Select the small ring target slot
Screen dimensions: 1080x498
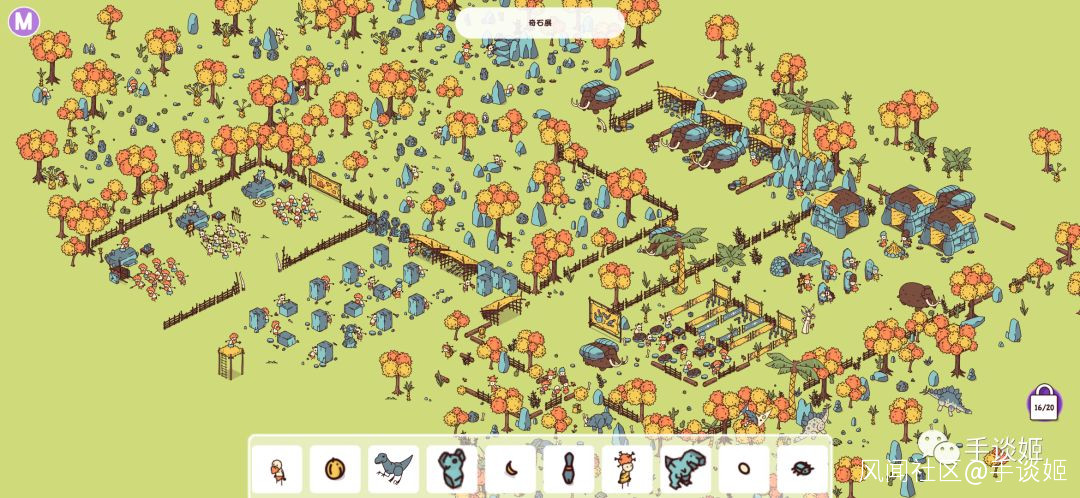tap(744, 468)
